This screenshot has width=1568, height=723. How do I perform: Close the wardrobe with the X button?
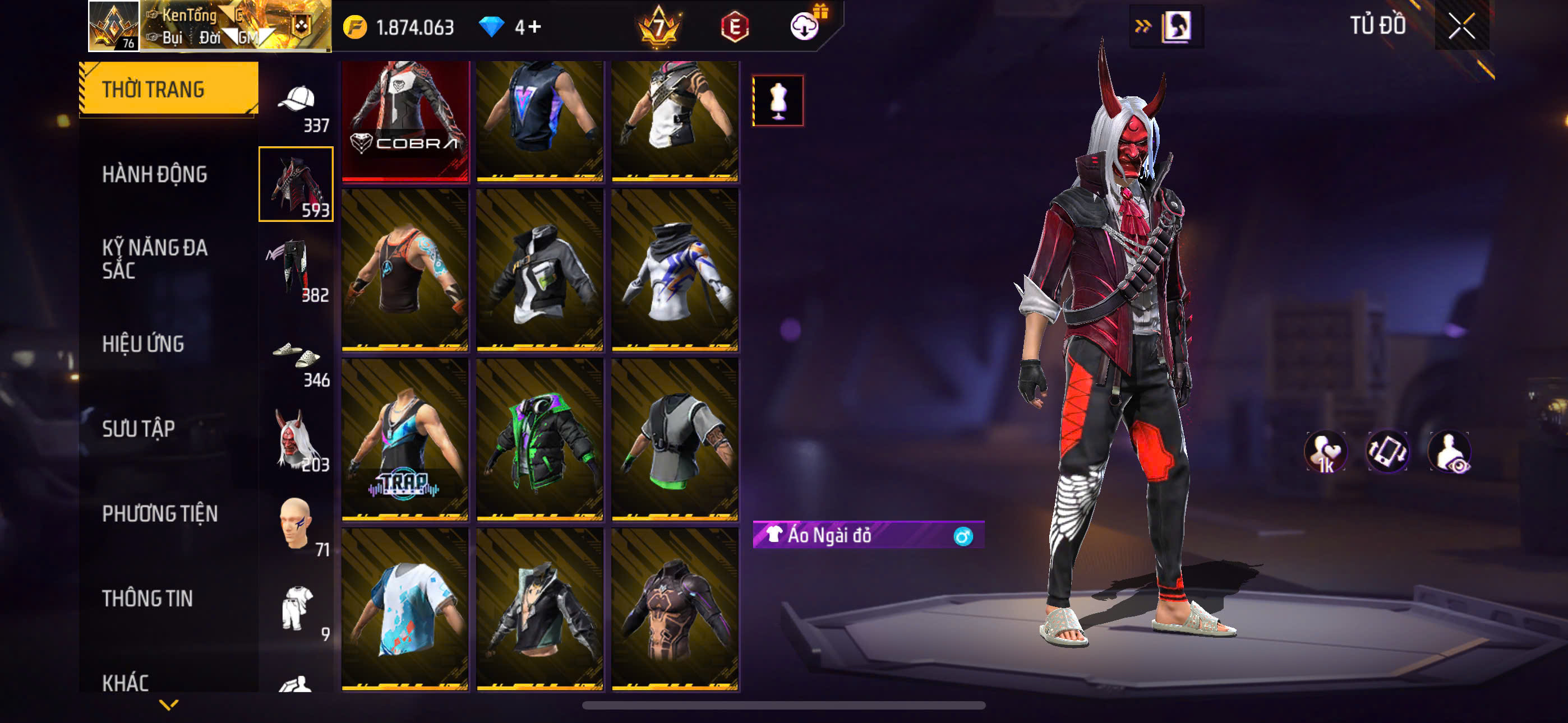1461,26
